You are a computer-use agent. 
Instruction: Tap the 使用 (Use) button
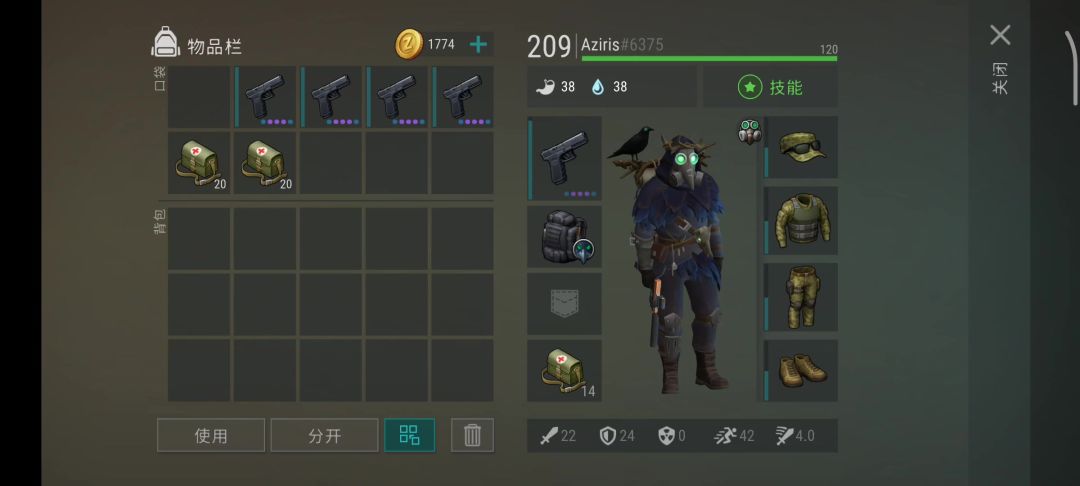(211, 435)
